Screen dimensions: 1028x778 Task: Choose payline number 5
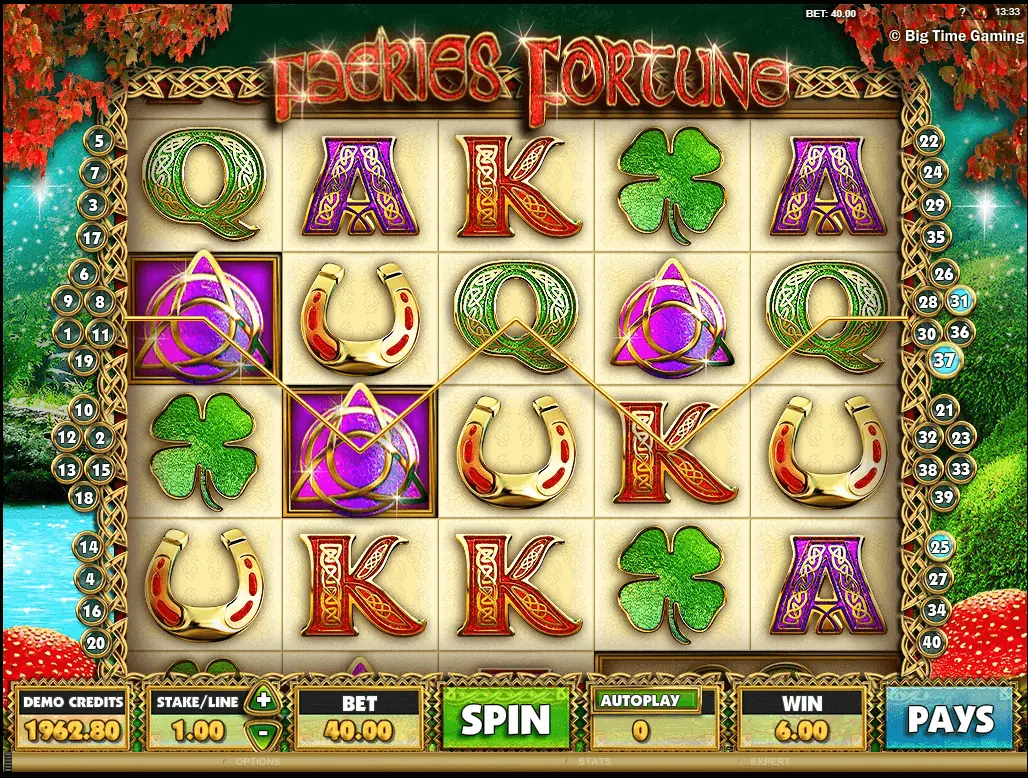click(99, 141)
